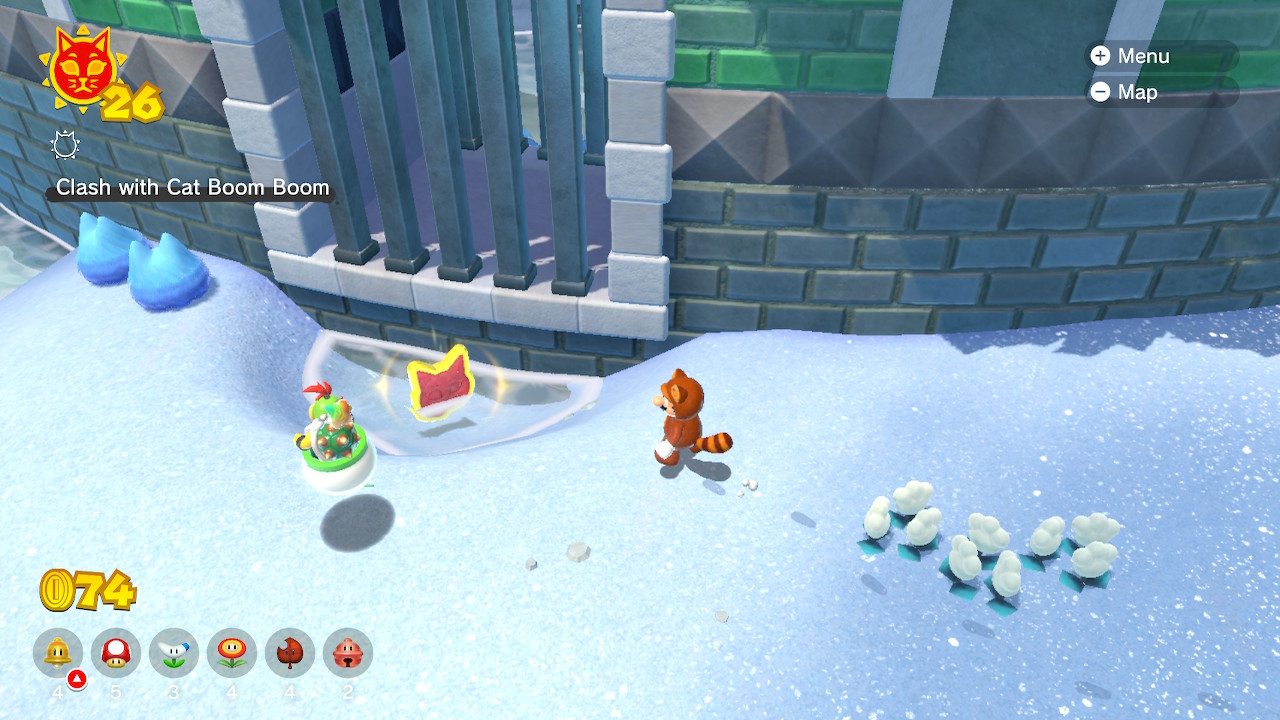Select the Super Leaf stock item
The width and height of the screenshot is (1280, 720).
point(290,654)
